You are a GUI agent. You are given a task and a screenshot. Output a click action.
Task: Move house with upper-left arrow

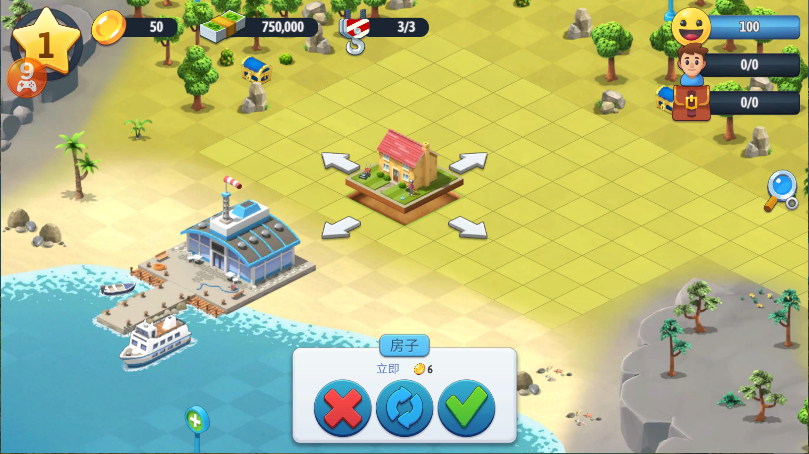pos(340,161)
